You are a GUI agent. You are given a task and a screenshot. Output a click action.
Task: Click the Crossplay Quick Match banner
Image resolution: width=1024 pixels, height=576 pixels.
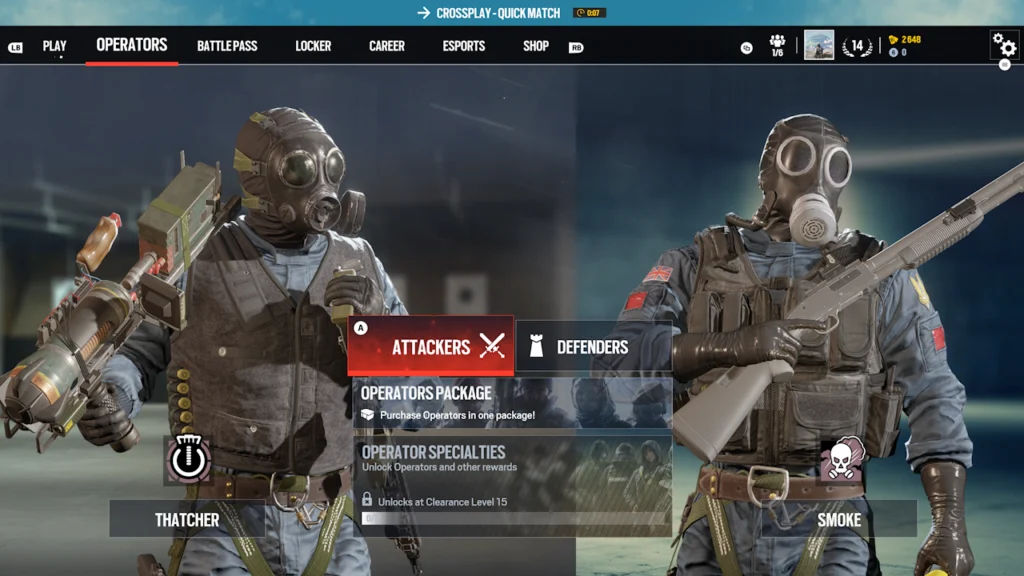pos(489,13)
